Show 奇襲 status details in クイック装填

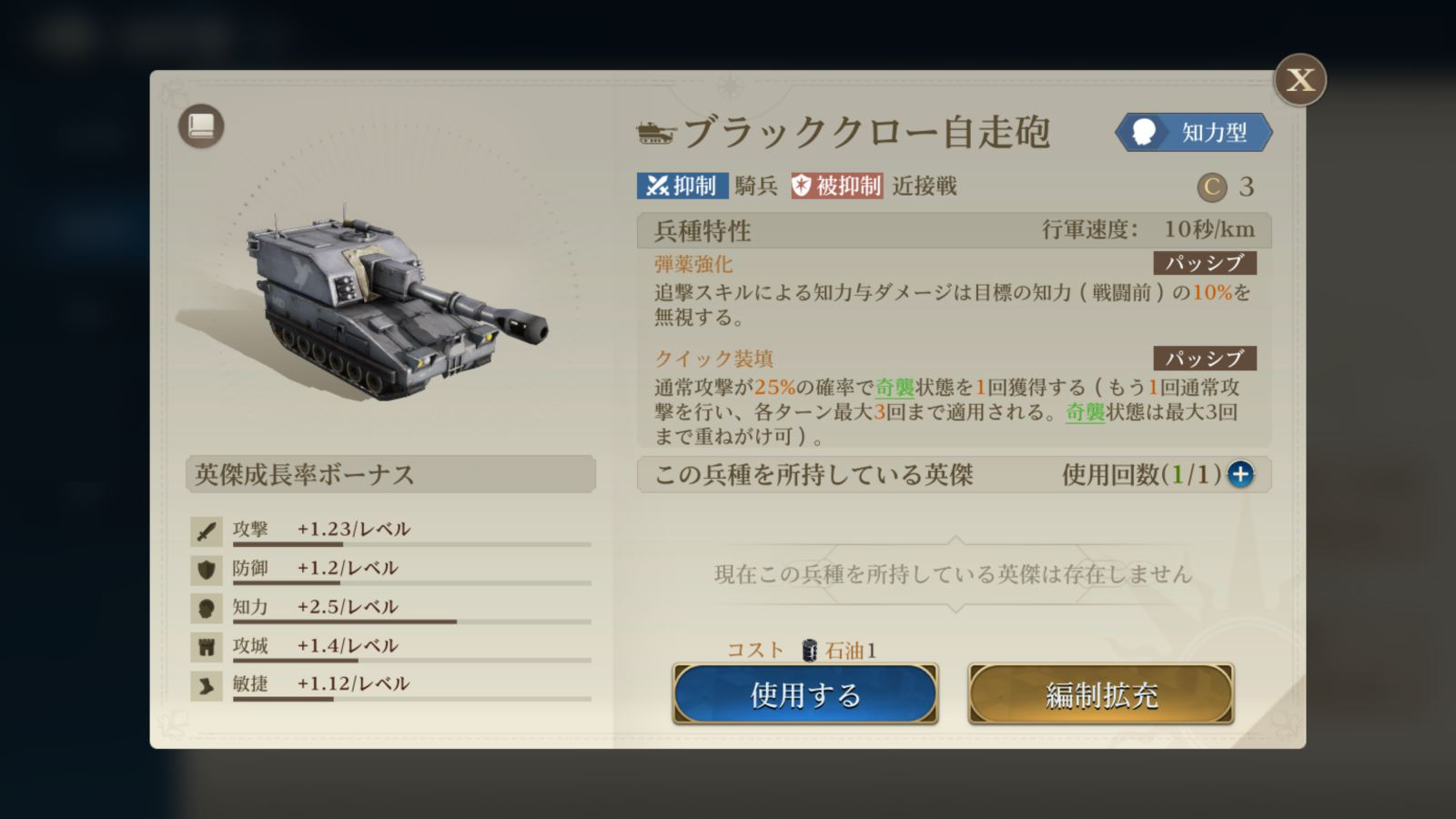(895, 388)
